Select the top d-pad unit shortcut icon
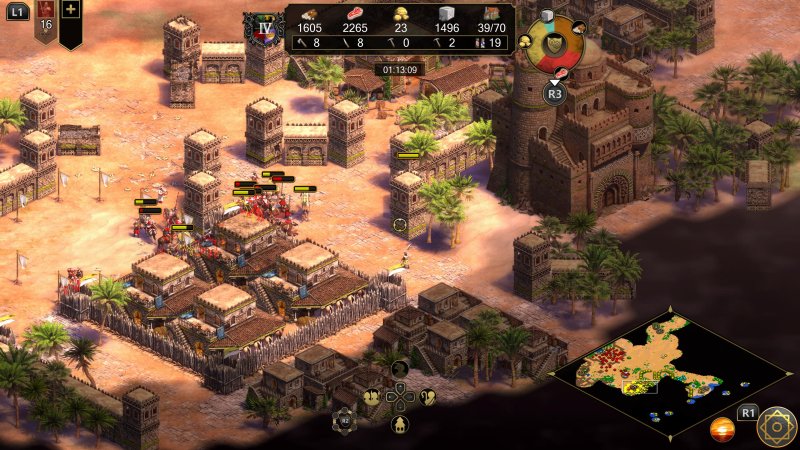Image resolution: width=800 pixels, height=450 pixels. [x=398, y=369]
